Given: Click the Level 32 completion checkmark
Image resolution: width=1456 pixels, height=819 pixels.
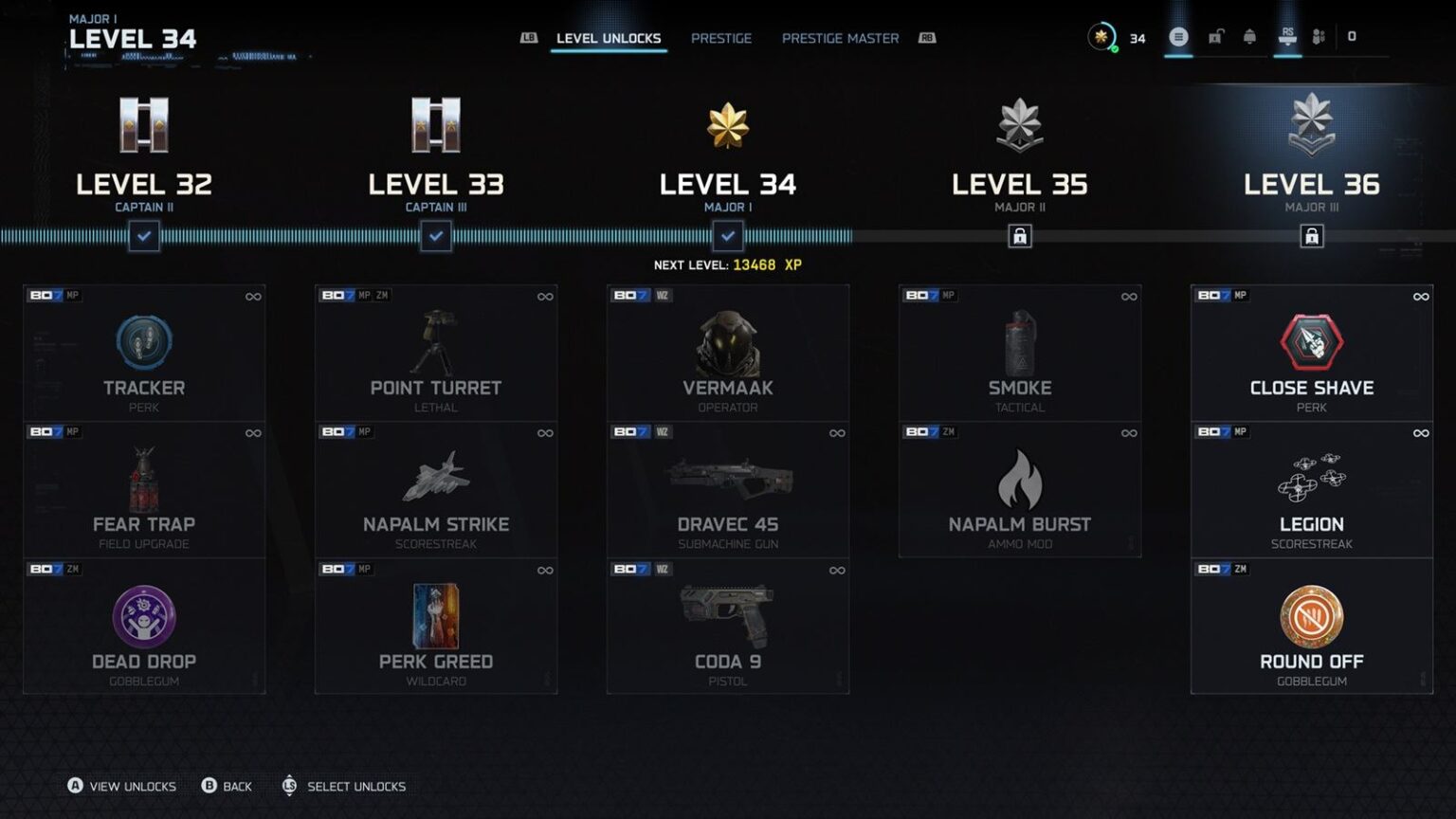Looking at the screenshot, I should point(144,236).
